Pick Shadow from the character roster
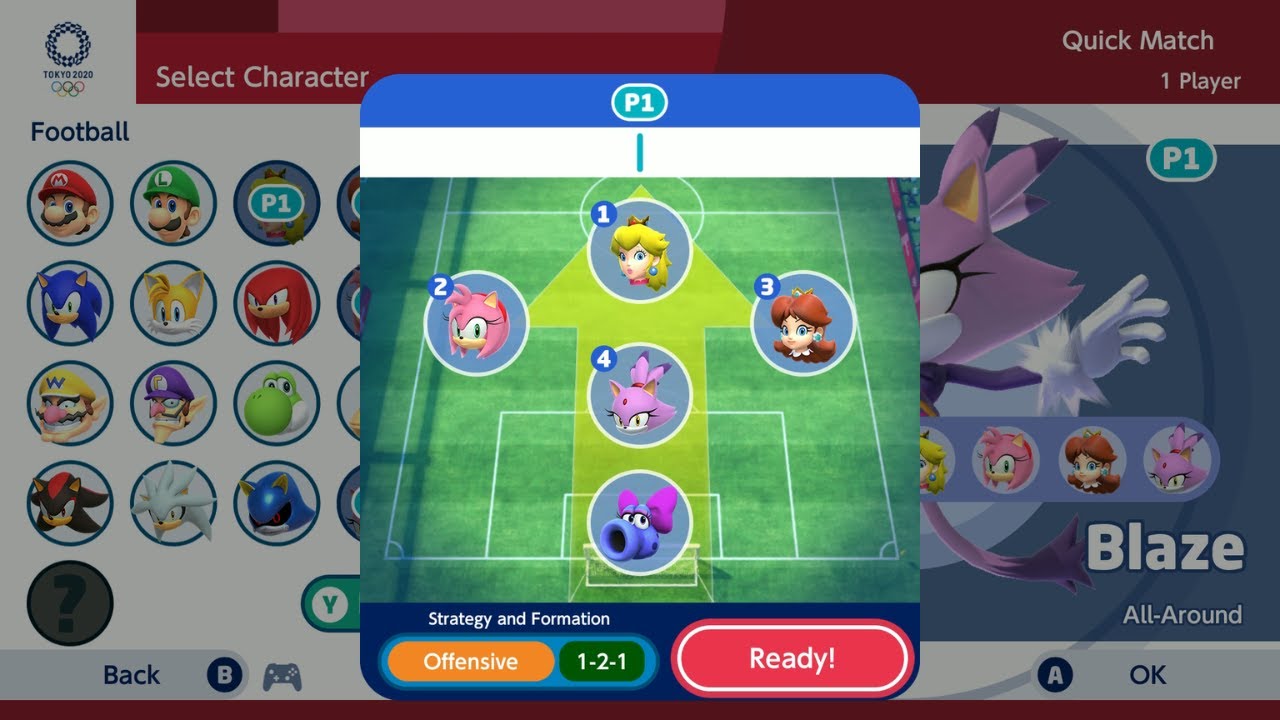1280x720 pixels. point(70,503)
